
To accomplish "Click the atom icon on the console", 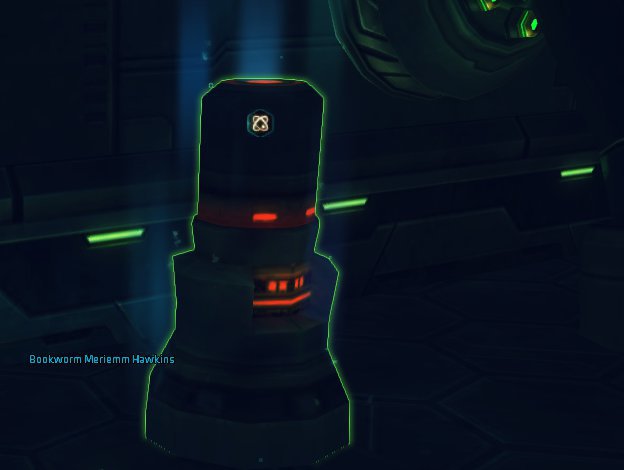I will [260, 123].
